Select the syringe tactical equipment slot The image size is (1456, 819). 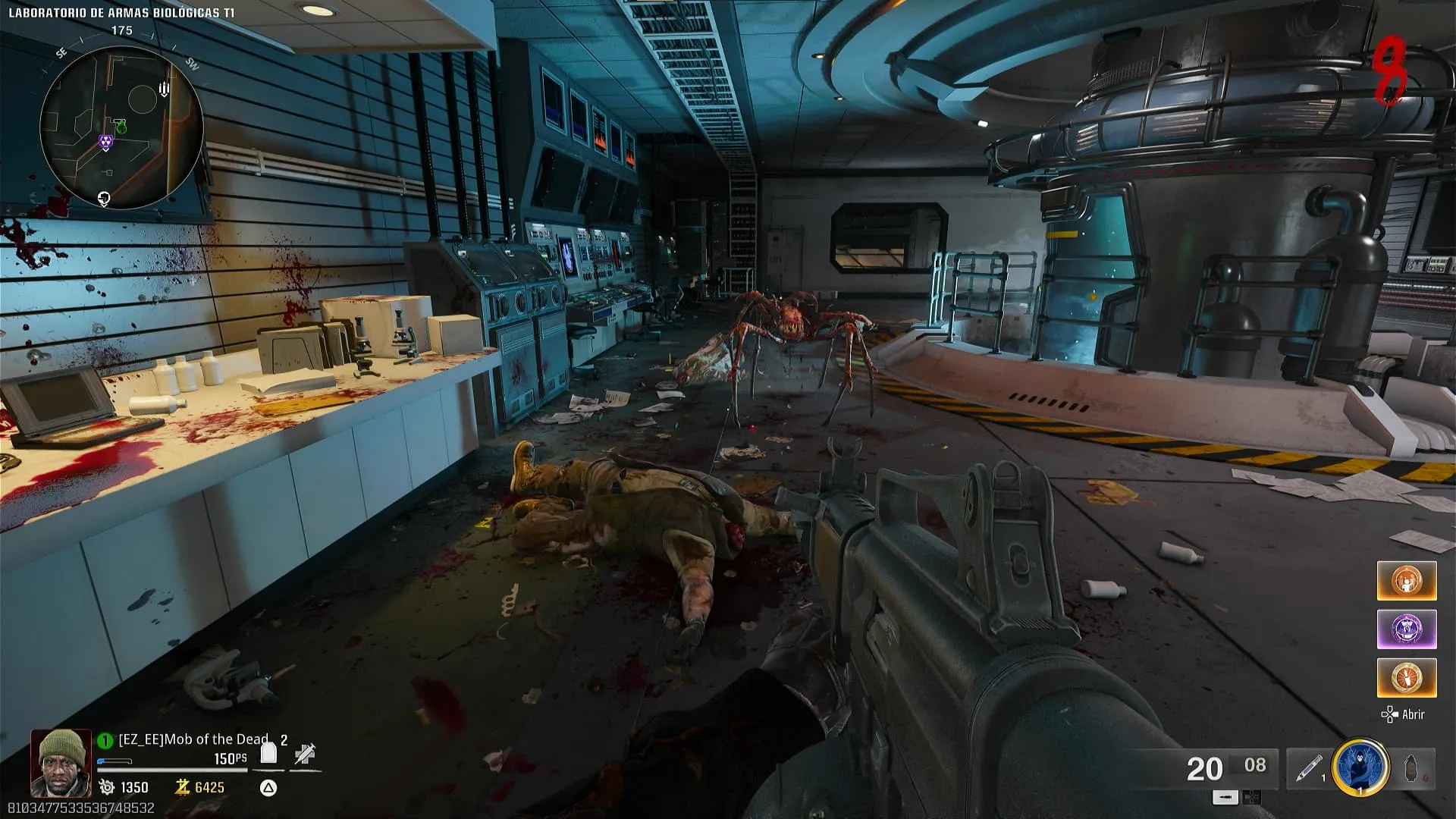[1308, 768]
